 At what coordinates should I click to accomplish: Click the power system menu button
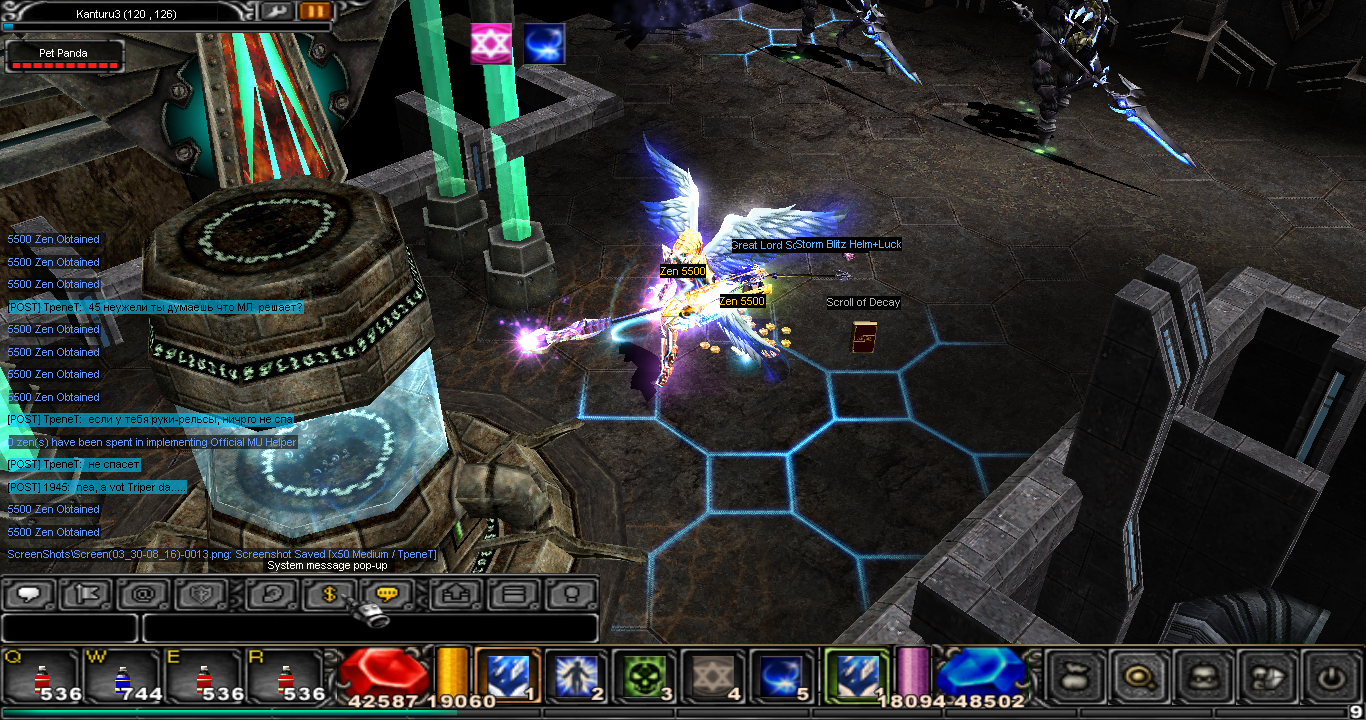click(1329, 676)
